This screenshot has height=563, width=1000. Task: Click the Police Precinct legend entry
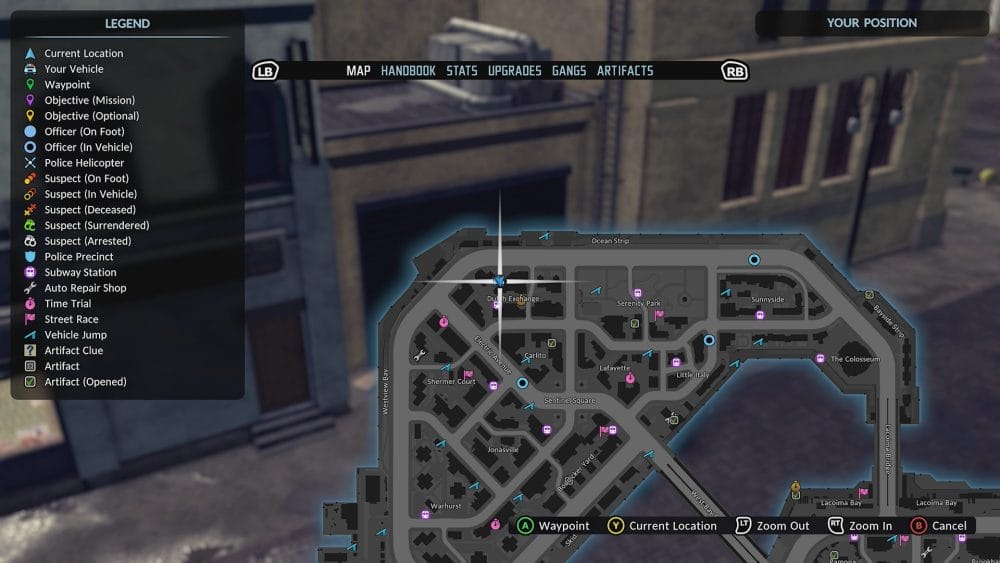79,257
